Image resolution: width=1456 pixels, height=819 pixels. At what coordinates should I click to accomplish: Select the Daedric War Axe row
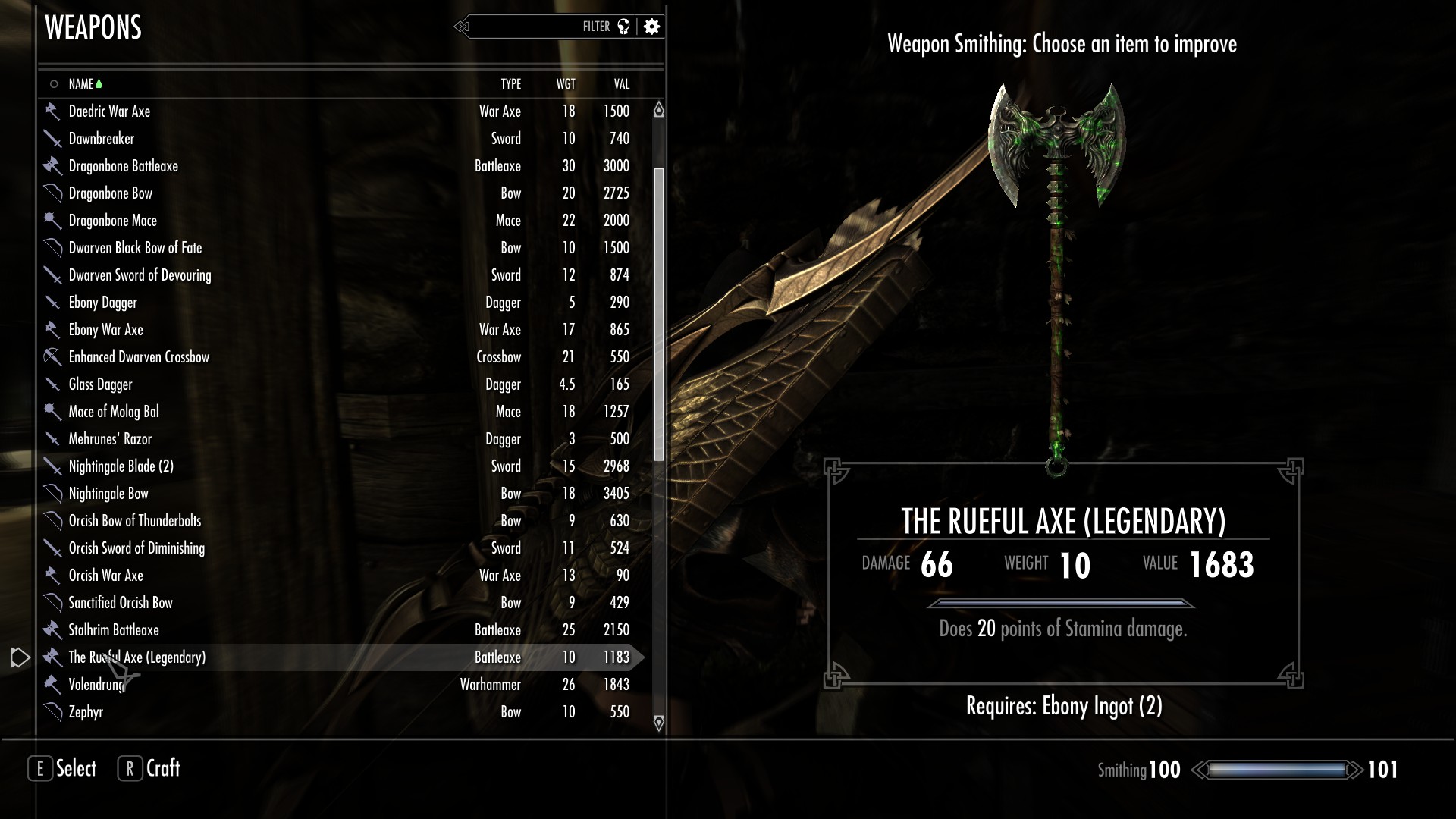click(x=110, y=111)
